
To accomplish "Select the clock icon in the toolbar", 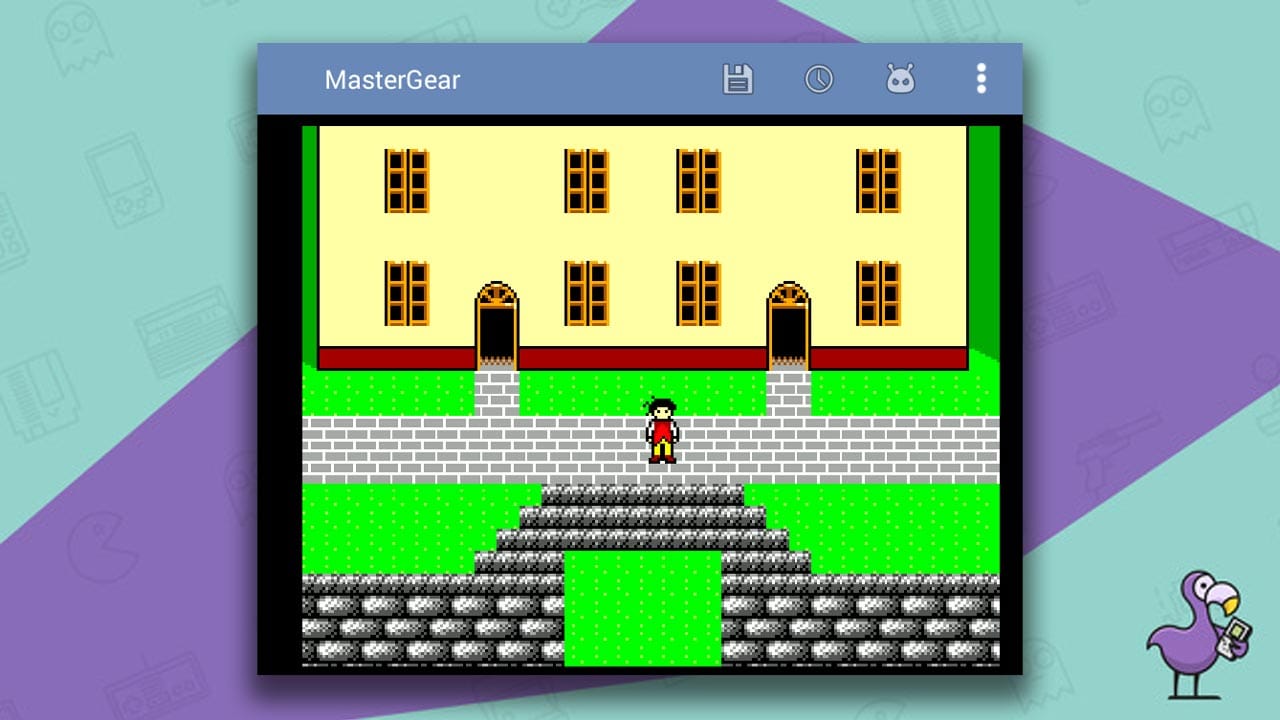I will point(820,79).
